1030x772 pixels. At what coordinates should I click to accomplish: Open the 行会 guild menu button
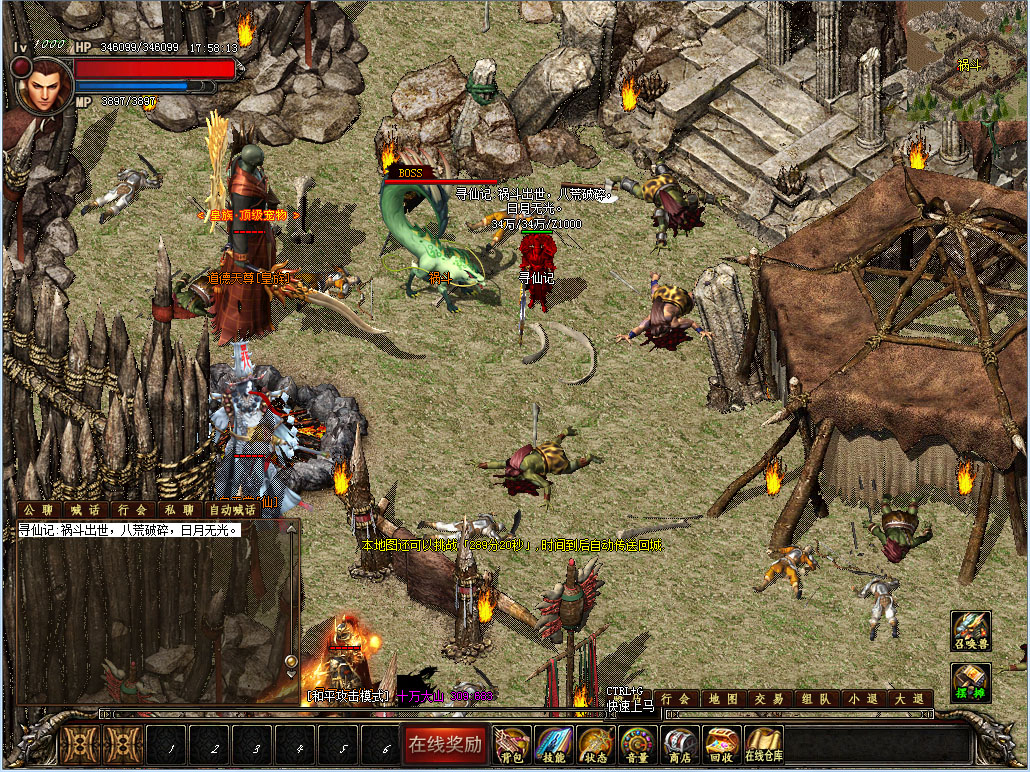pos(678,699)
